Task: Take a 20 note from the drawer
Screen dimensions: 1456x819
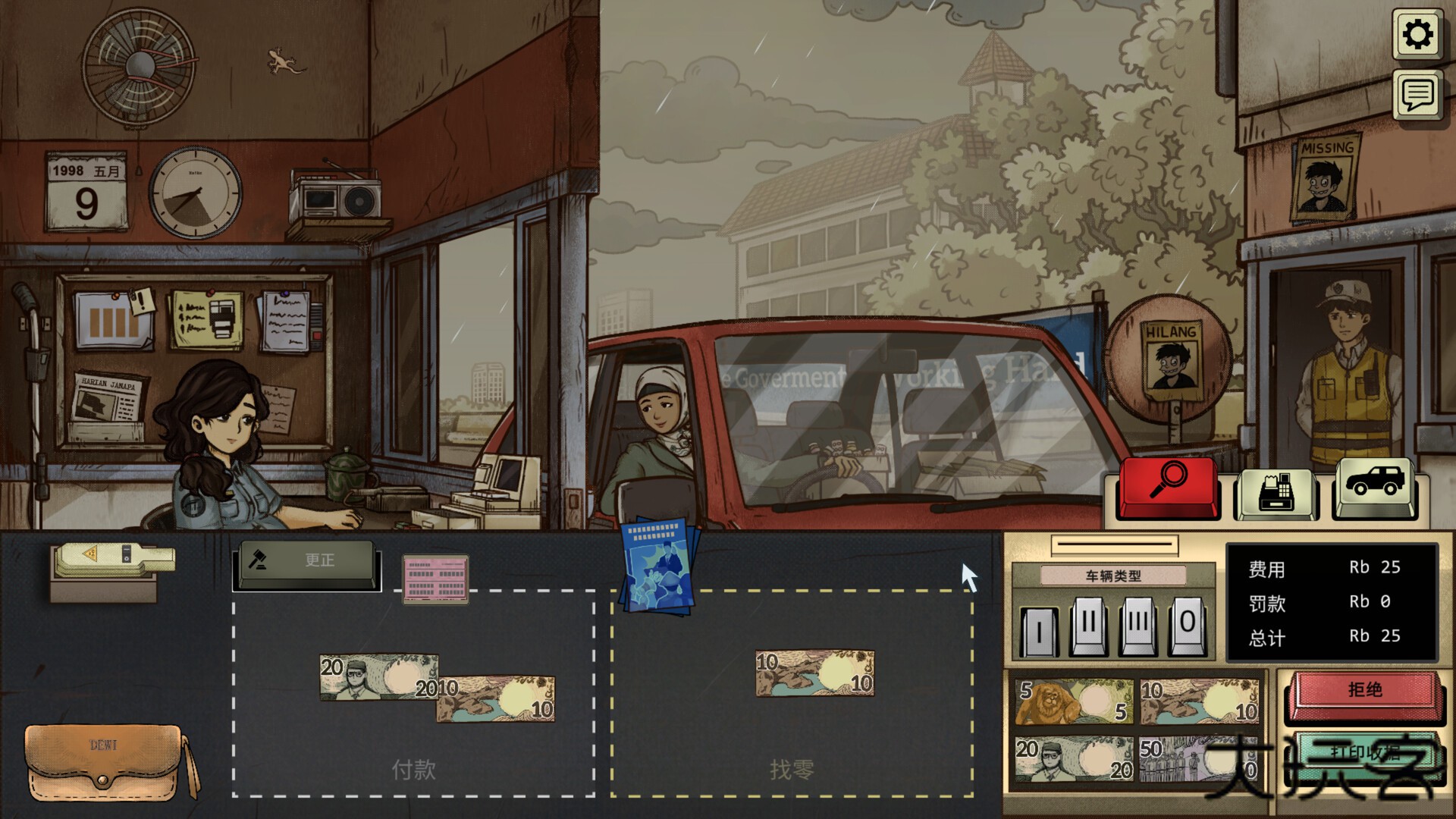Action: pyautogui.click(x=1074, y=759)
